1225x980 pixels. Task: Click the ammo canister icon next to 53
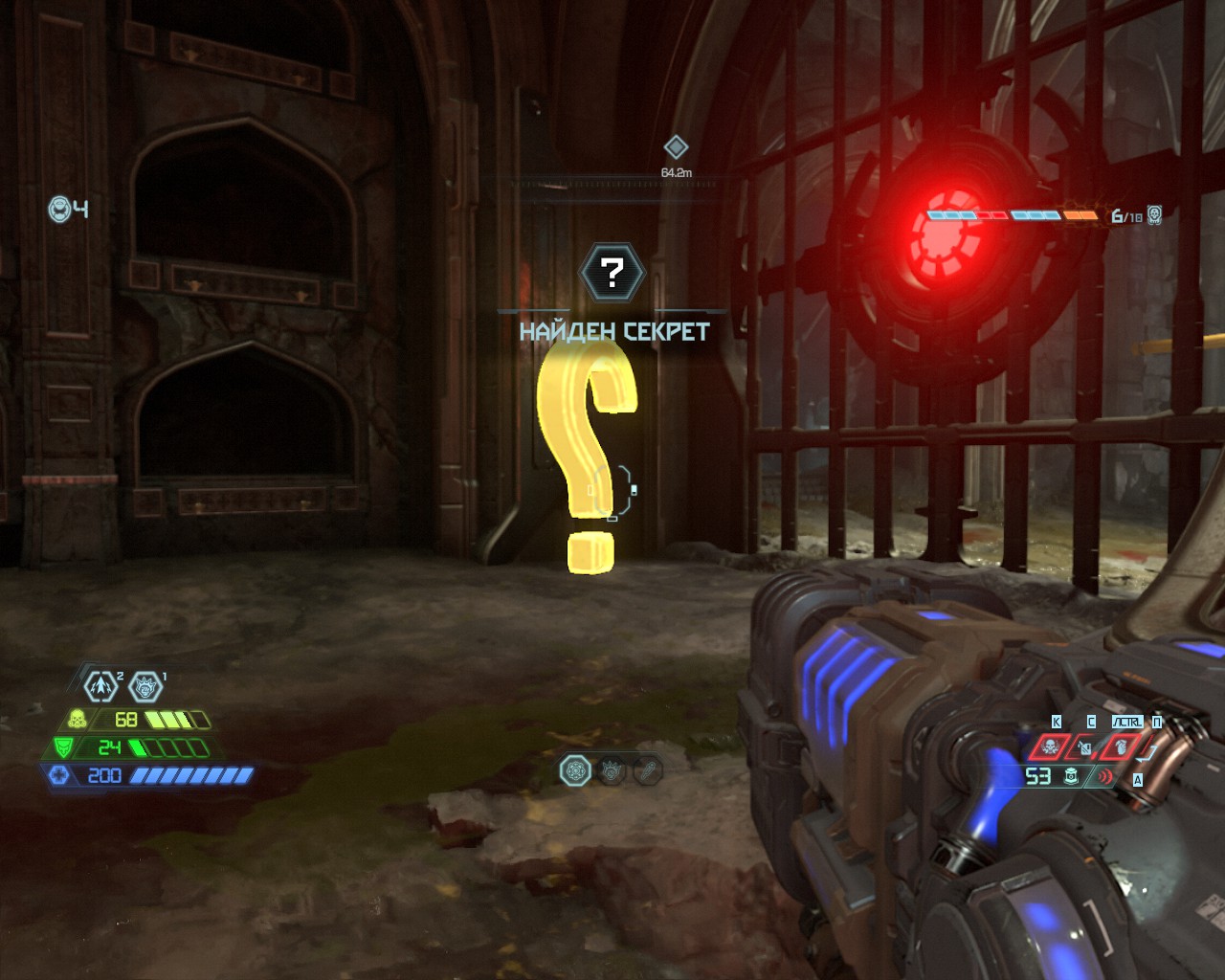[x=1072, y=776]
